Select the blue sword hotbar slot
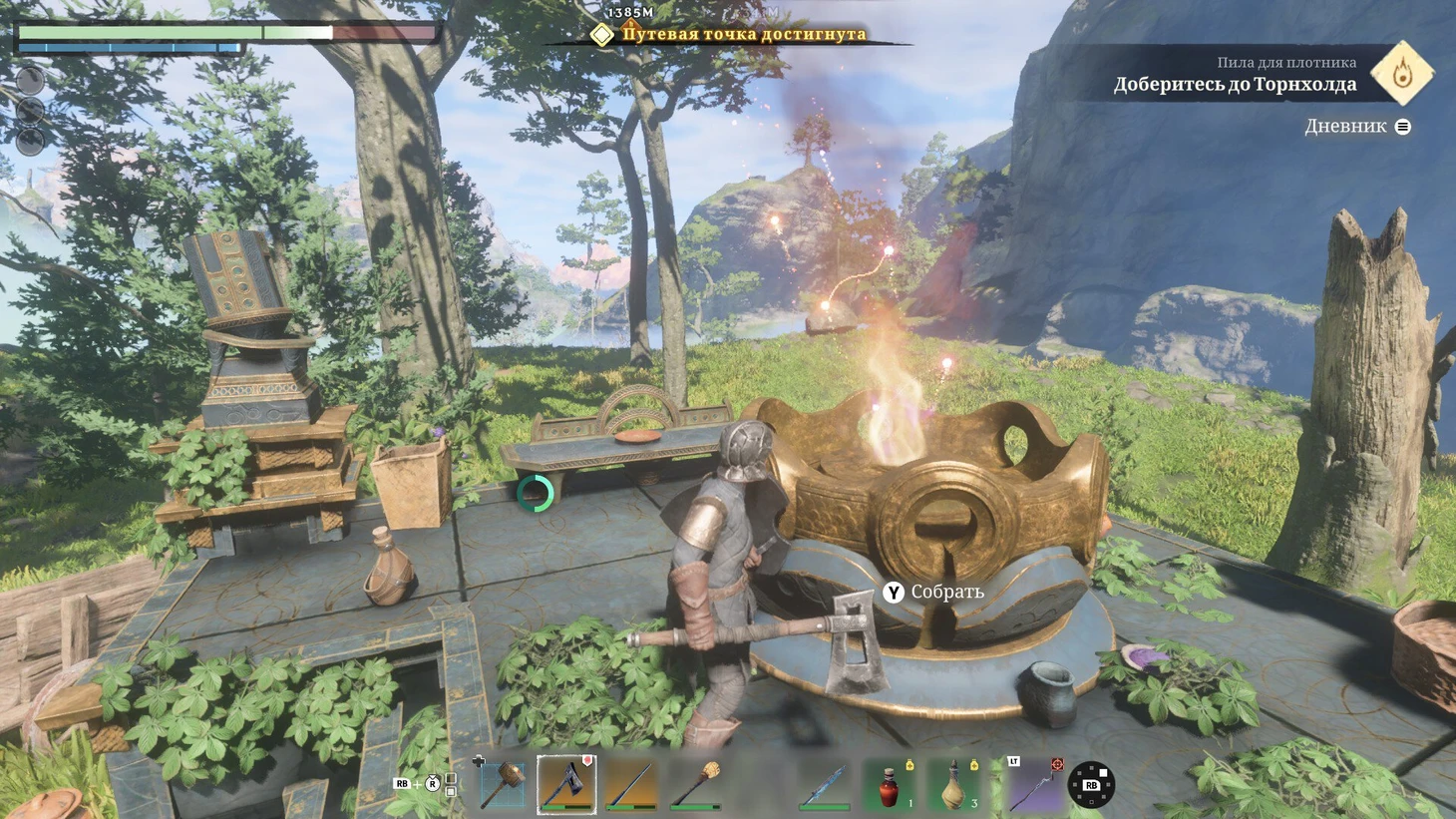Image resolution: width=1456 pixels, height=819 pixels. point(824,784)
